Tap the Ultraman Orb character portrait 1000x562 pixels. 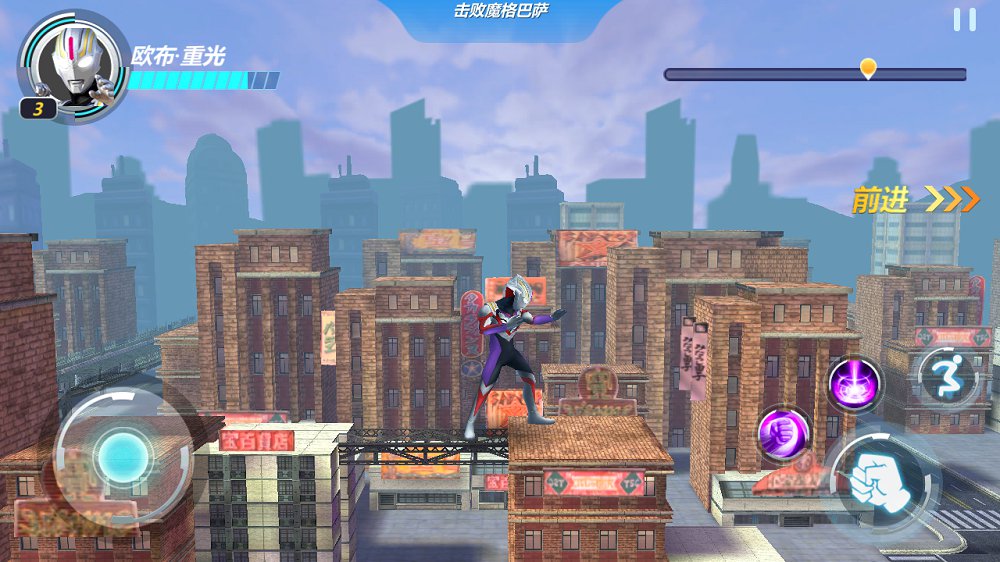coord(73,62)
